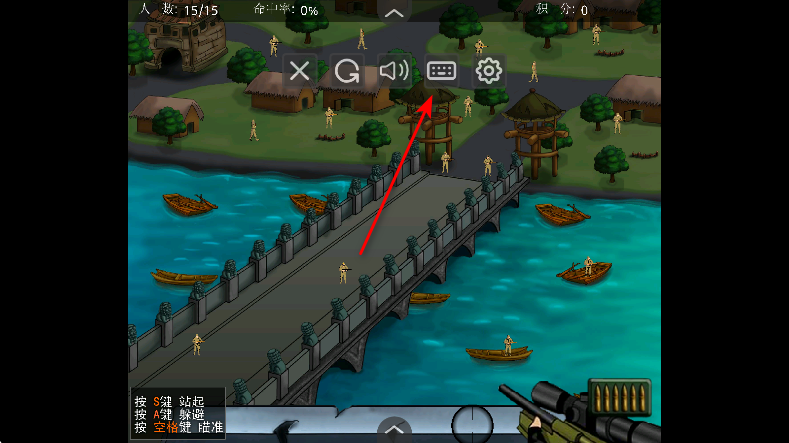Reload the game with the refresh icon
The width and height of the screenshot is (789, 443).
[x=347, y=71]
